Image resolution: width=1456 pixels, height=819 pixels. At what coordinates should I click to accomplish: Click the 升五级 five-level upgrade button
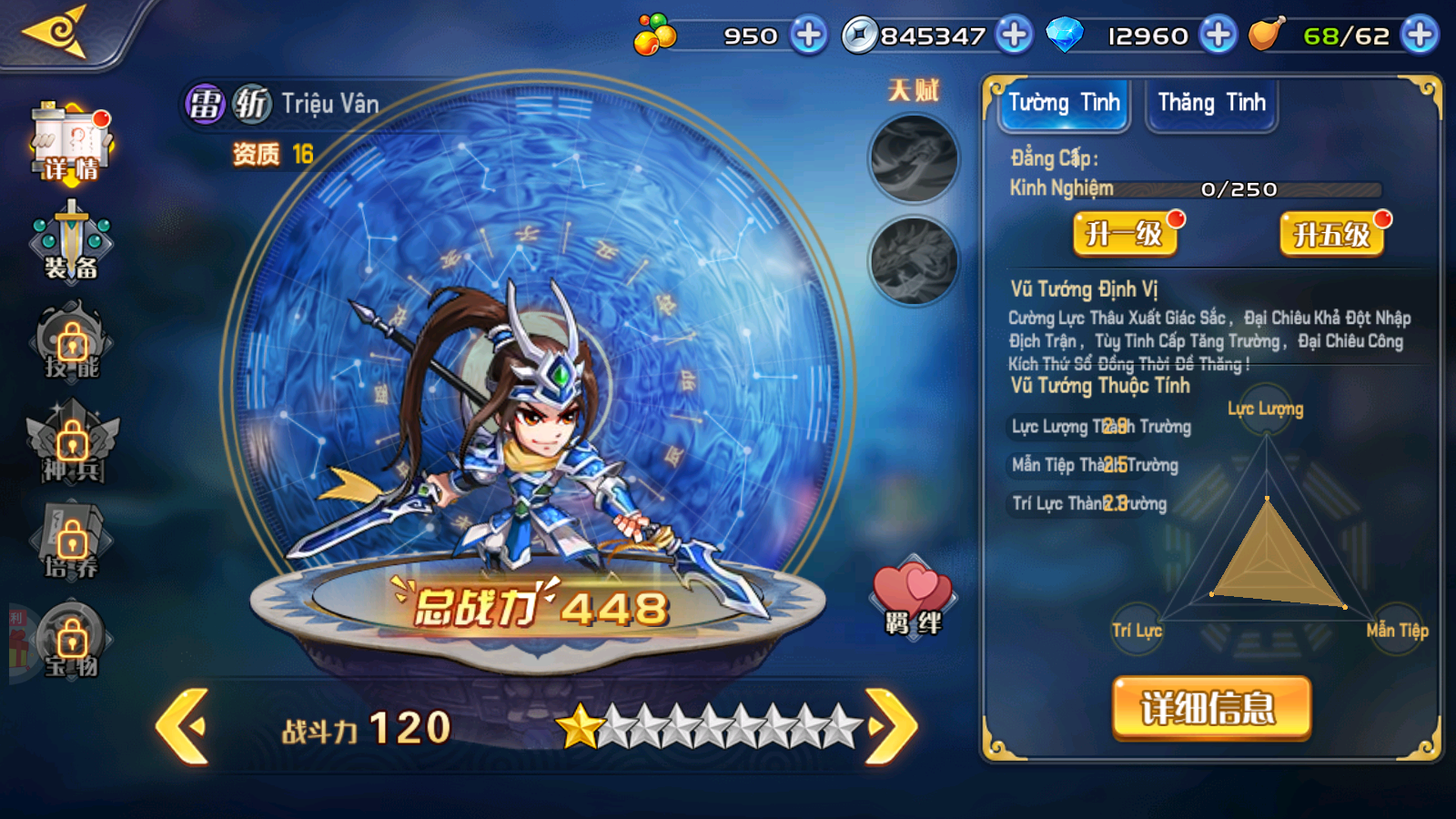[1331, 234]
